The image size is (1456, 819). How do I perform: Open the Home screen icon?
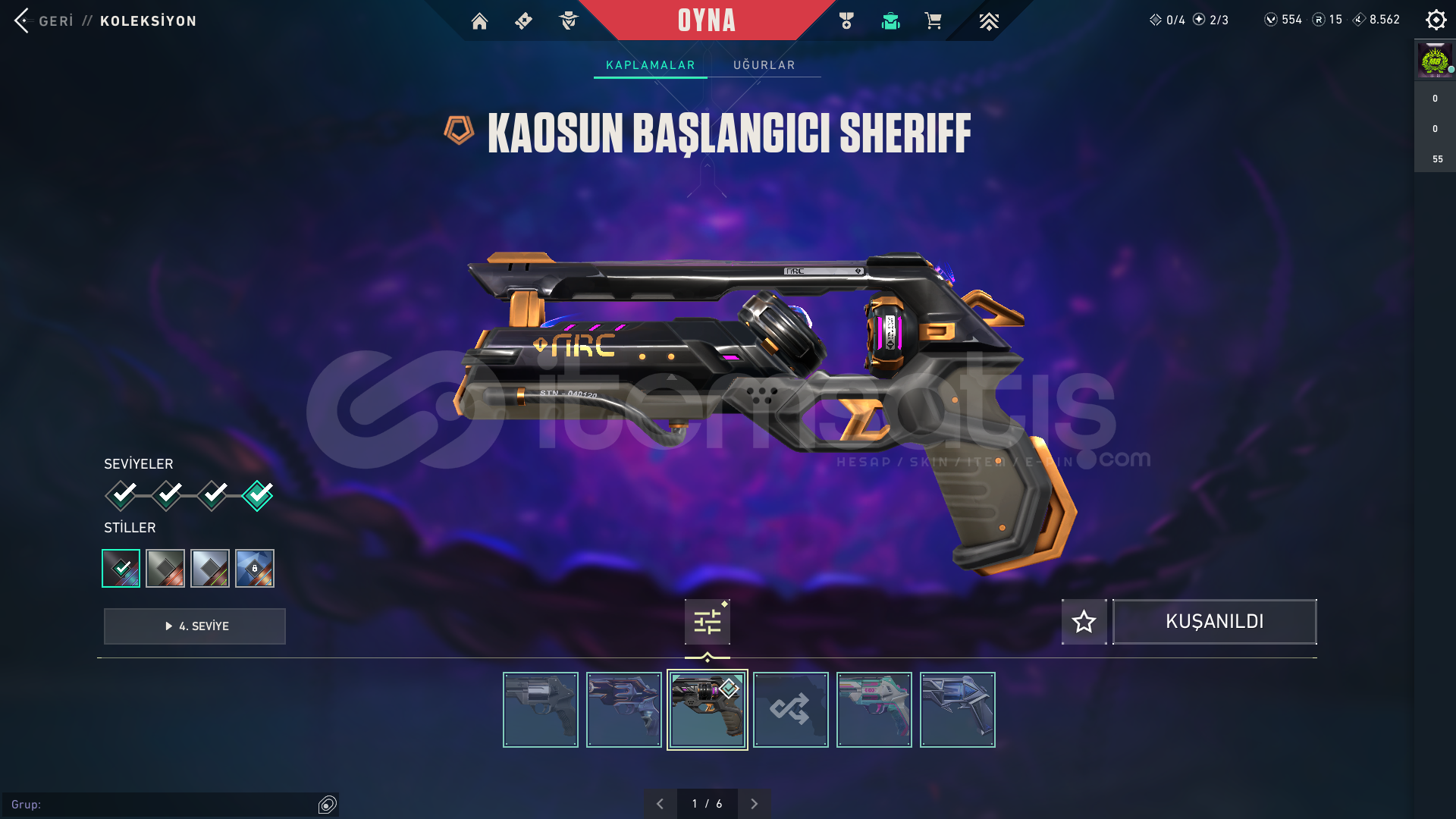[479, 21]
